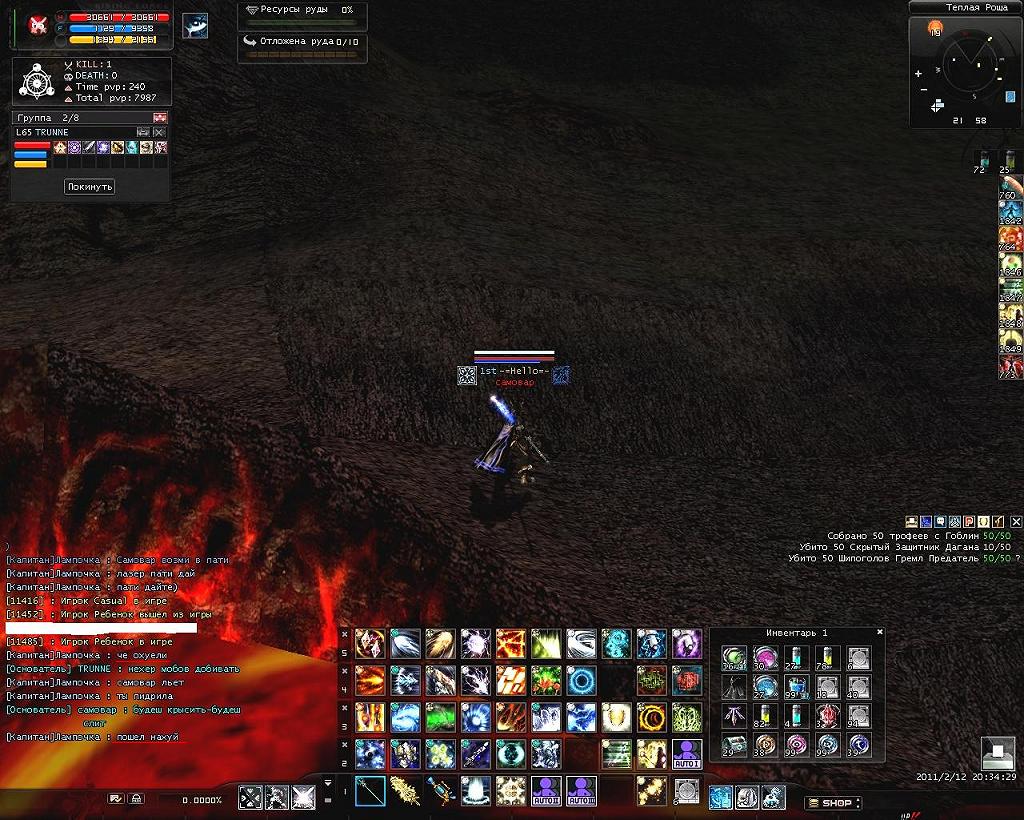1024x820 pixels.
Task: Use the quick-slot potion with count 72
Action: pyautogui.click(x=982, y=158)
